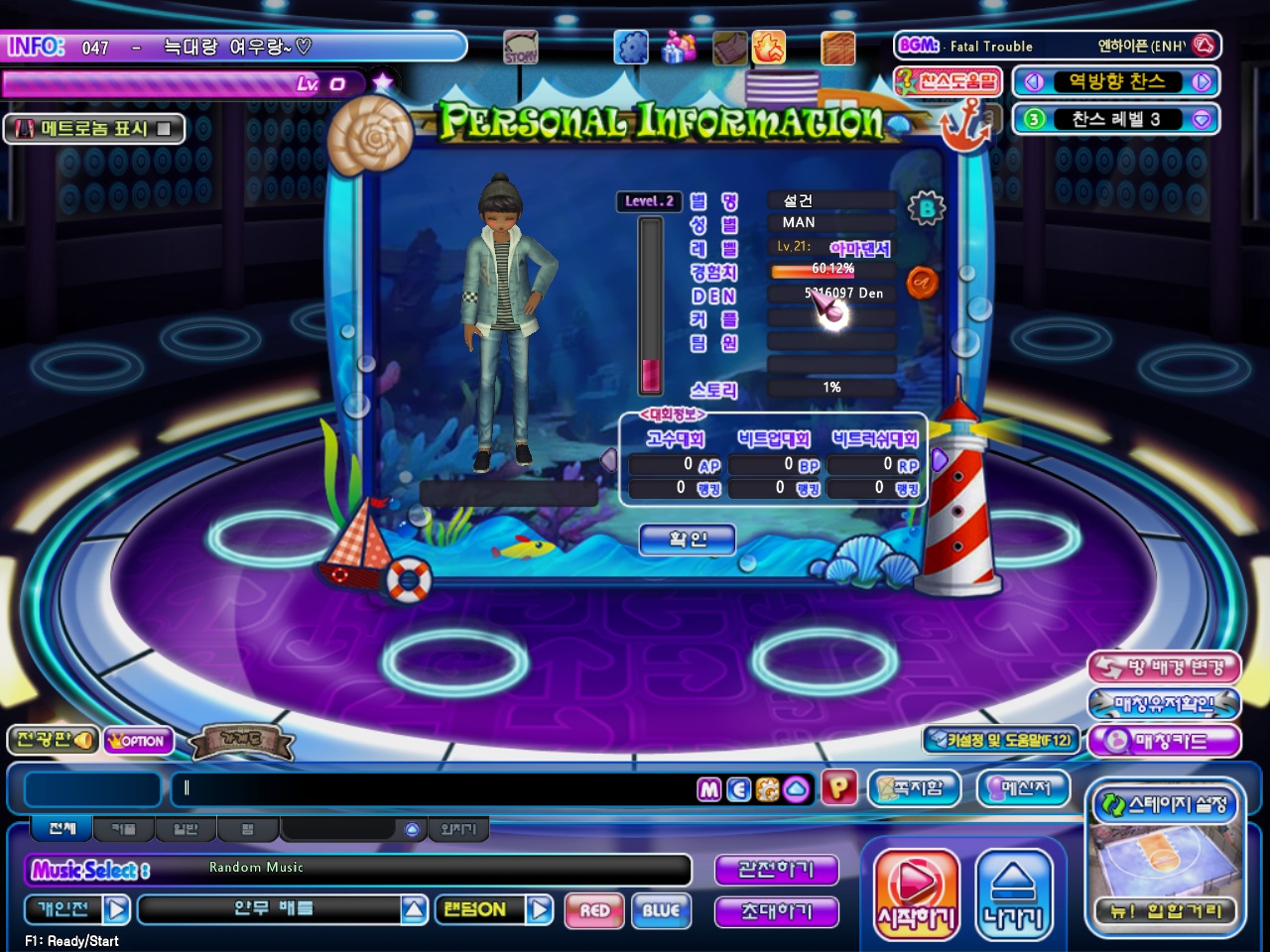The height and width of the screenshot is (952, 1270).
Task: Open the gift boxes icon
Action: 679,47
